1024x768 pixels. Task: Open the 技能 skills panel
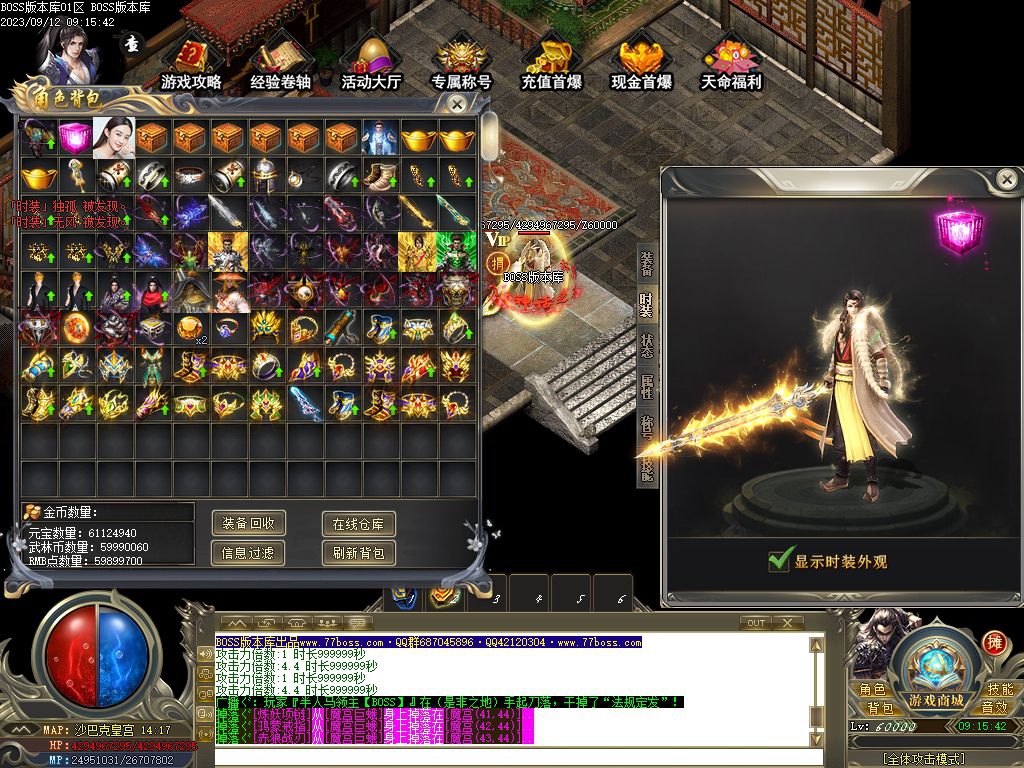(999, 689)
